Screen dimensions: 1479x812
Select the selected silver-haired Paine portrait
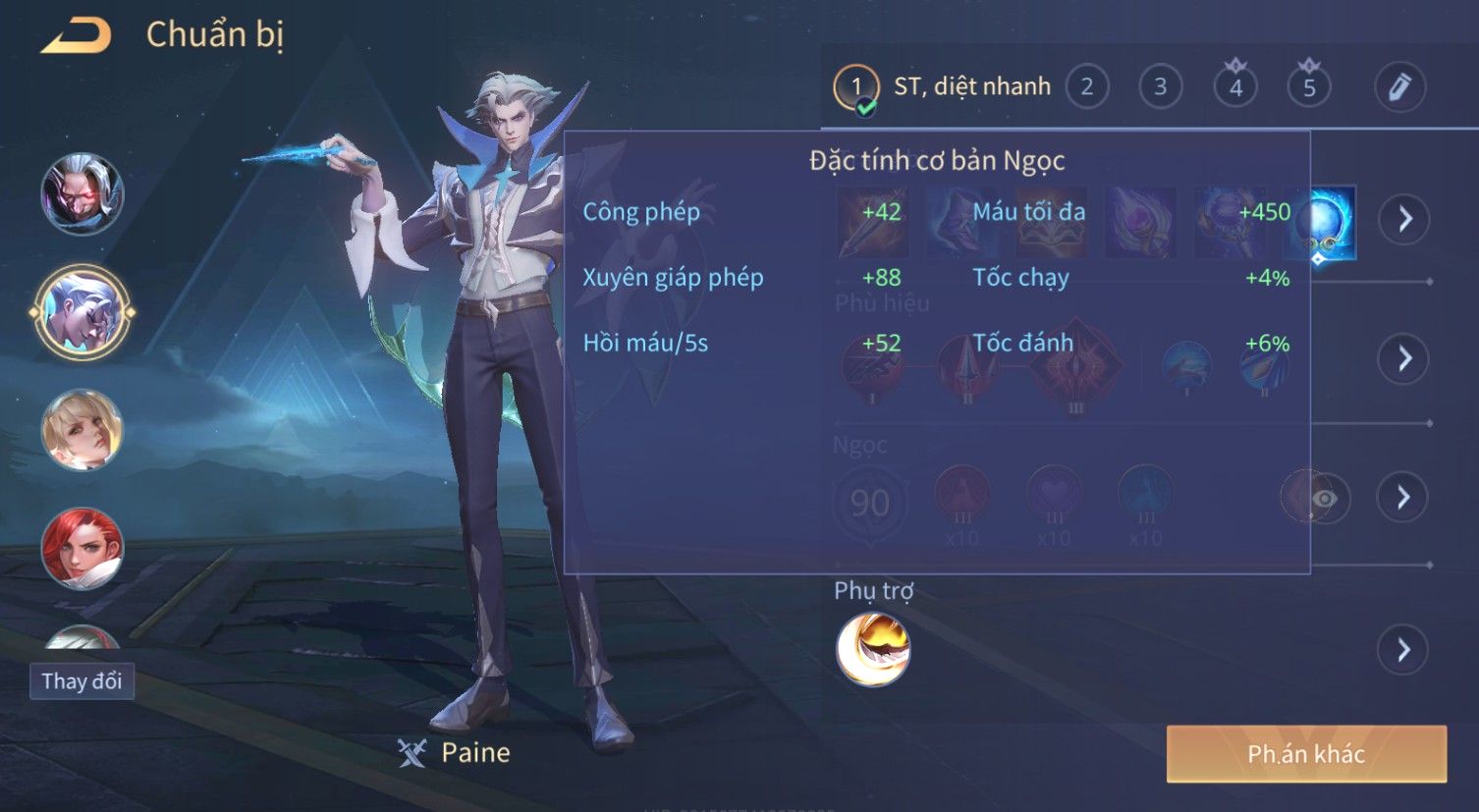point(82,313)
